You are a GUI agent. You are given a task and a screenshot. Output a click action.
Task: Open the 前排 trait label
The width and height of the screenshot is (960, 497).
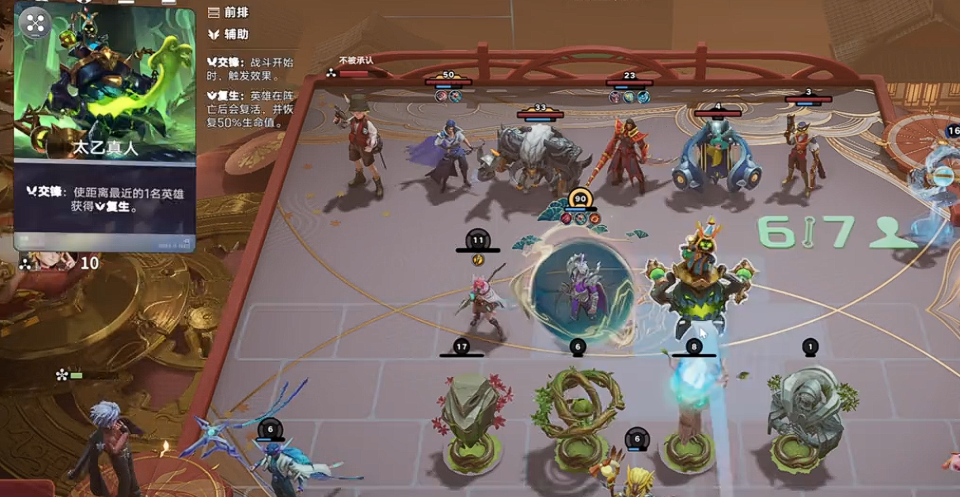click(230, 12)
